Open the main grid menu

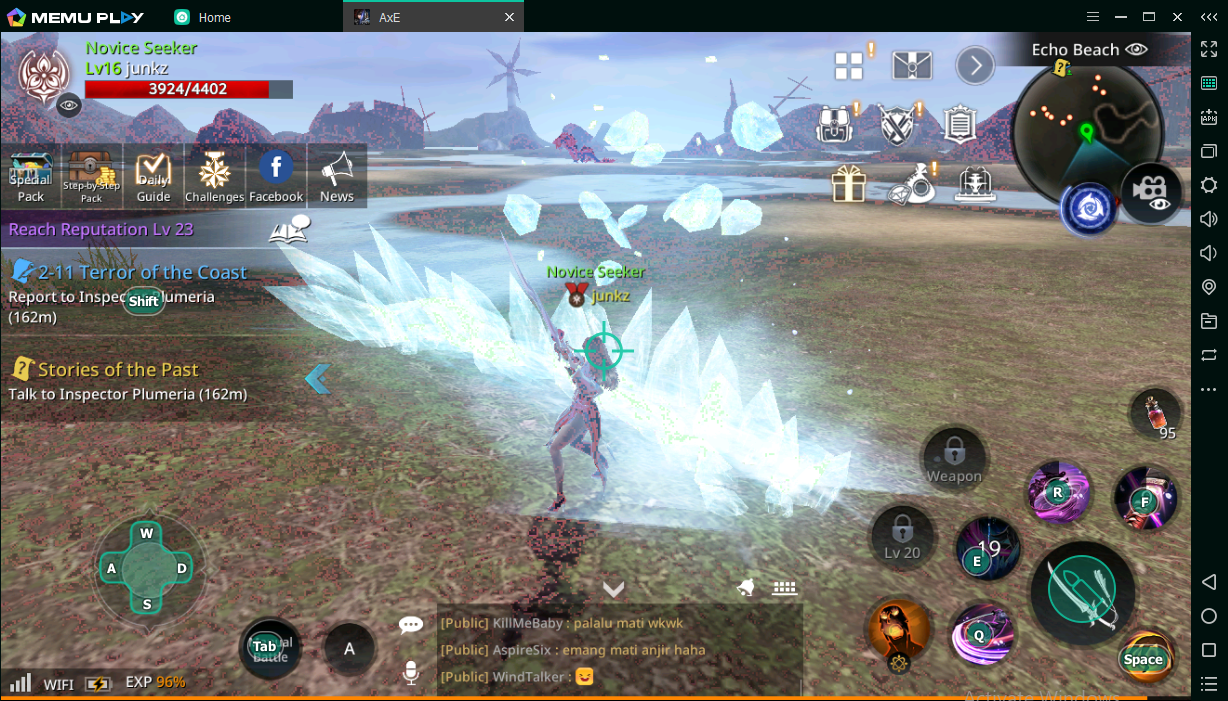tap(849, 66)
